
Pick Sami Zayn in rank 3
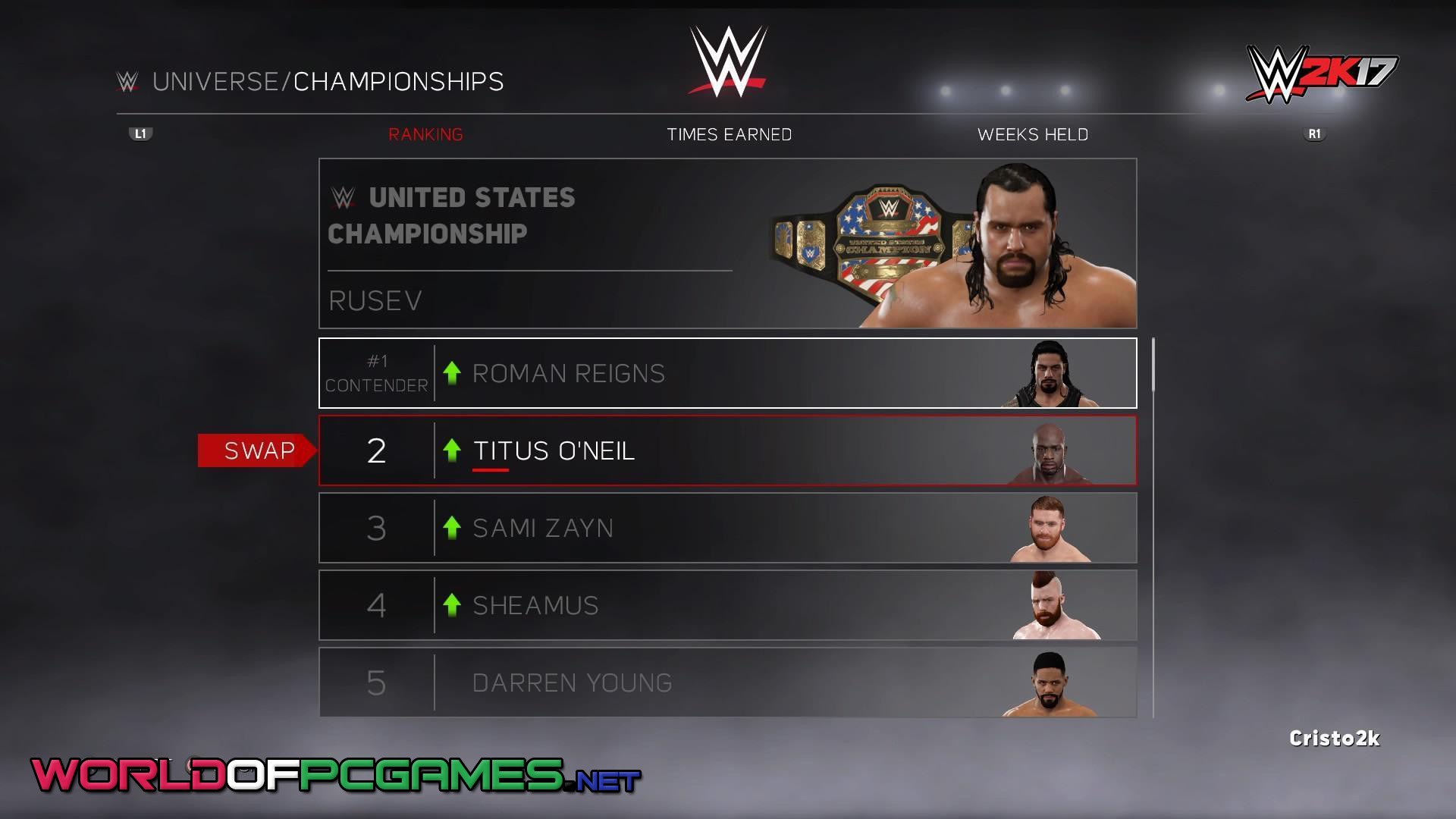pos(727,528)
